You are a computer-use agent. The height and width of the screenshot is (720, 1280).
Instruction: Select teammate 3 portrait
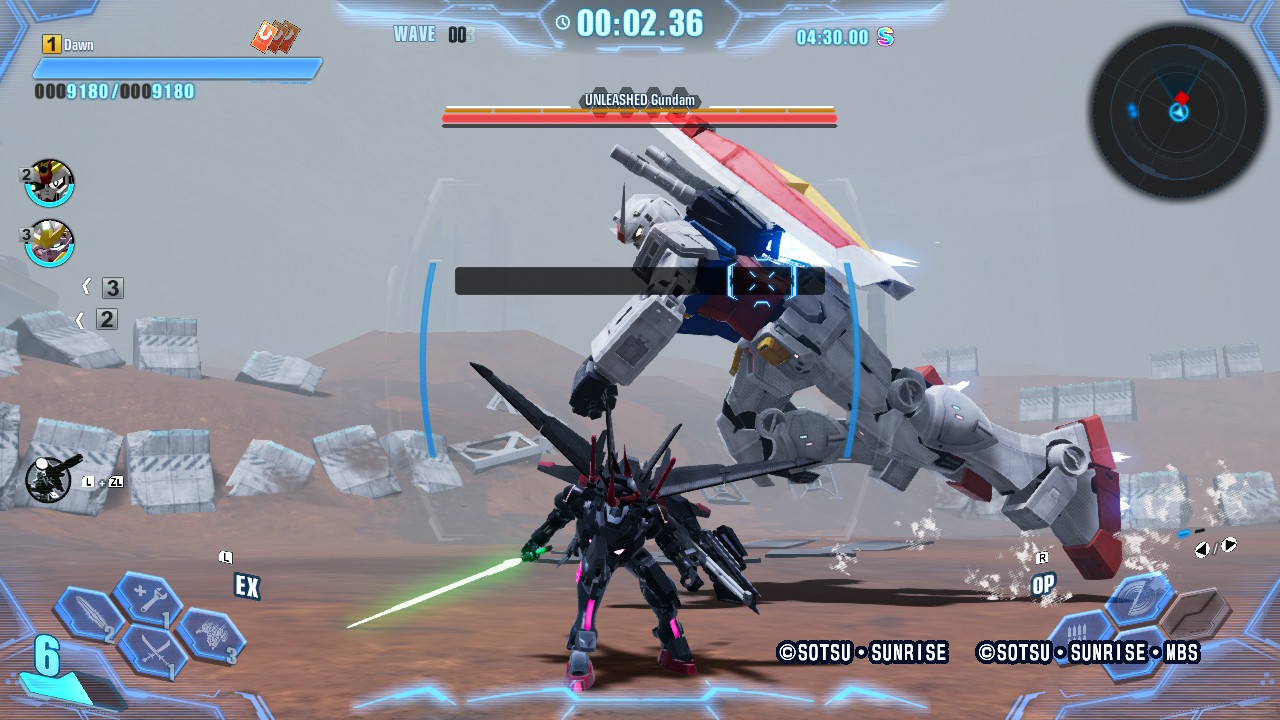pos(49,243)
